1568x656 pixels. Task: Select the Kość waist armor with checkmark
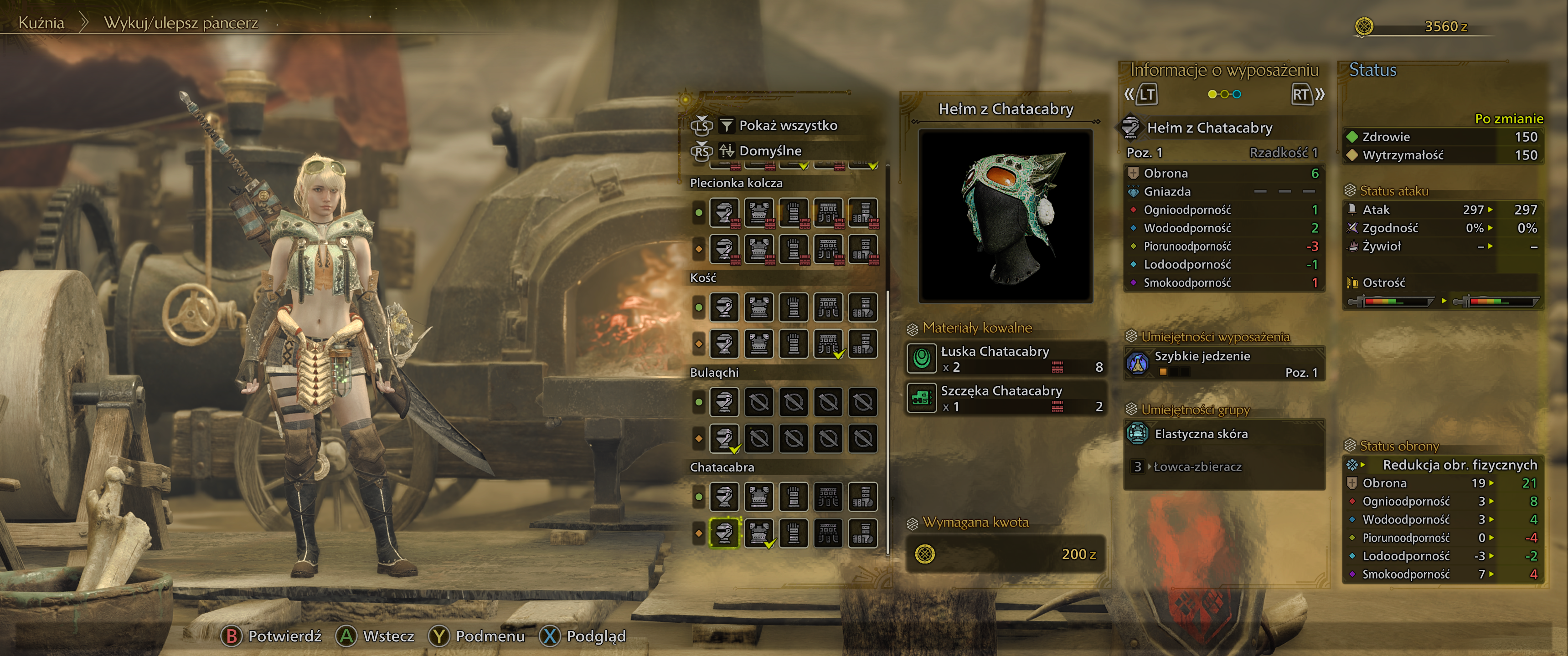coord(828,343)
